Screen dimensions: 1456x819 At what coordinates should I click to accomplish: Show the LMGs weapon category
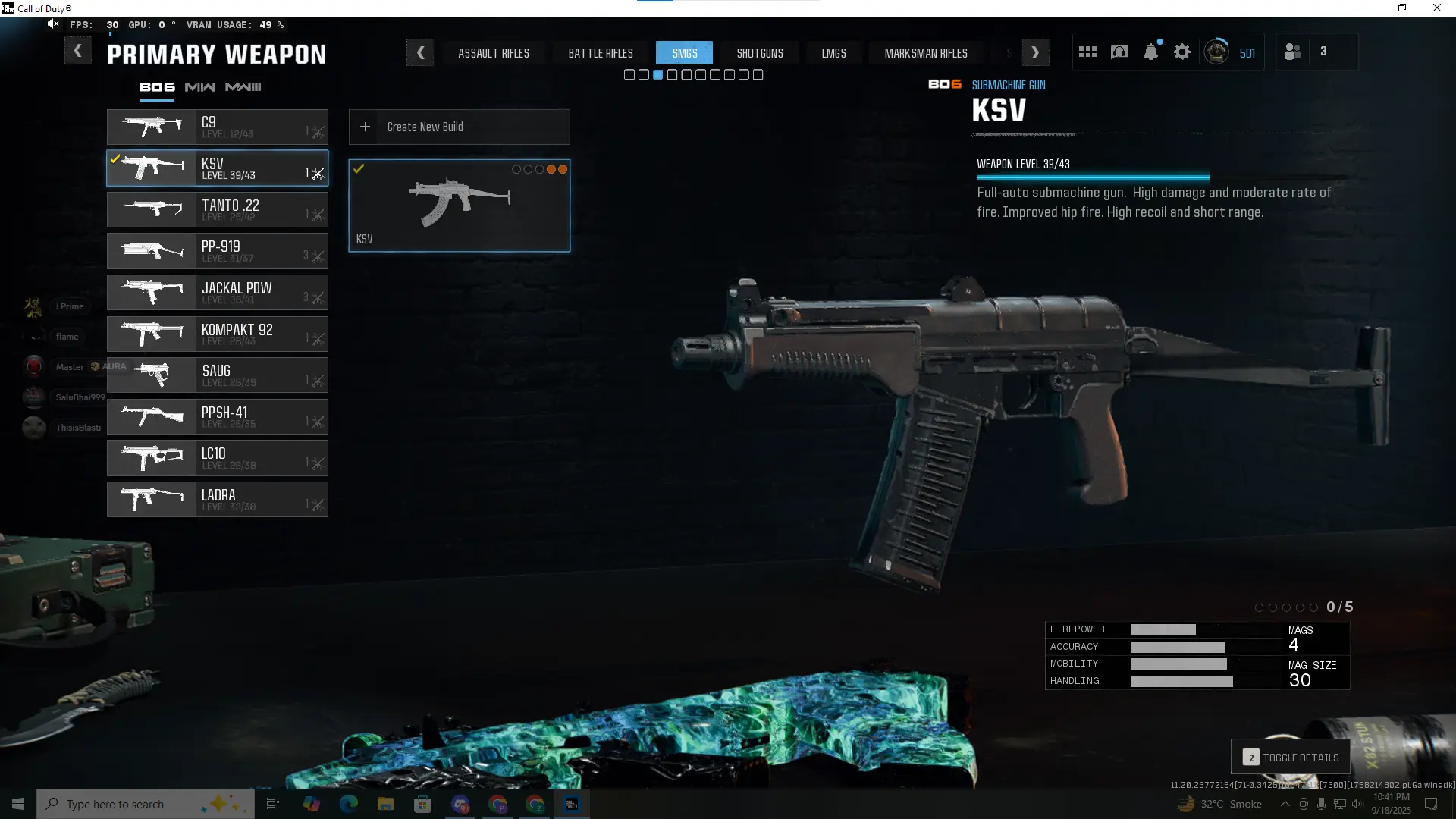click(x=833, y=53)
